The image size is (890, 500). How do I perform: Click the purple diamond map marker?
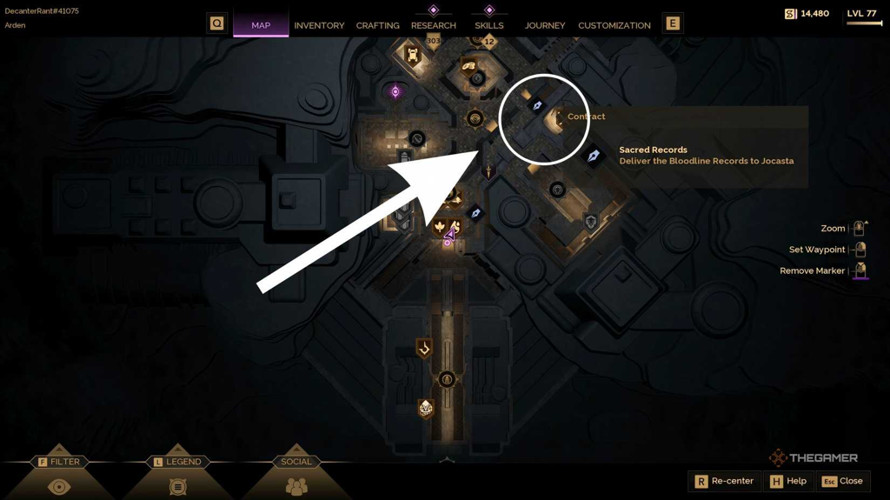395,92
